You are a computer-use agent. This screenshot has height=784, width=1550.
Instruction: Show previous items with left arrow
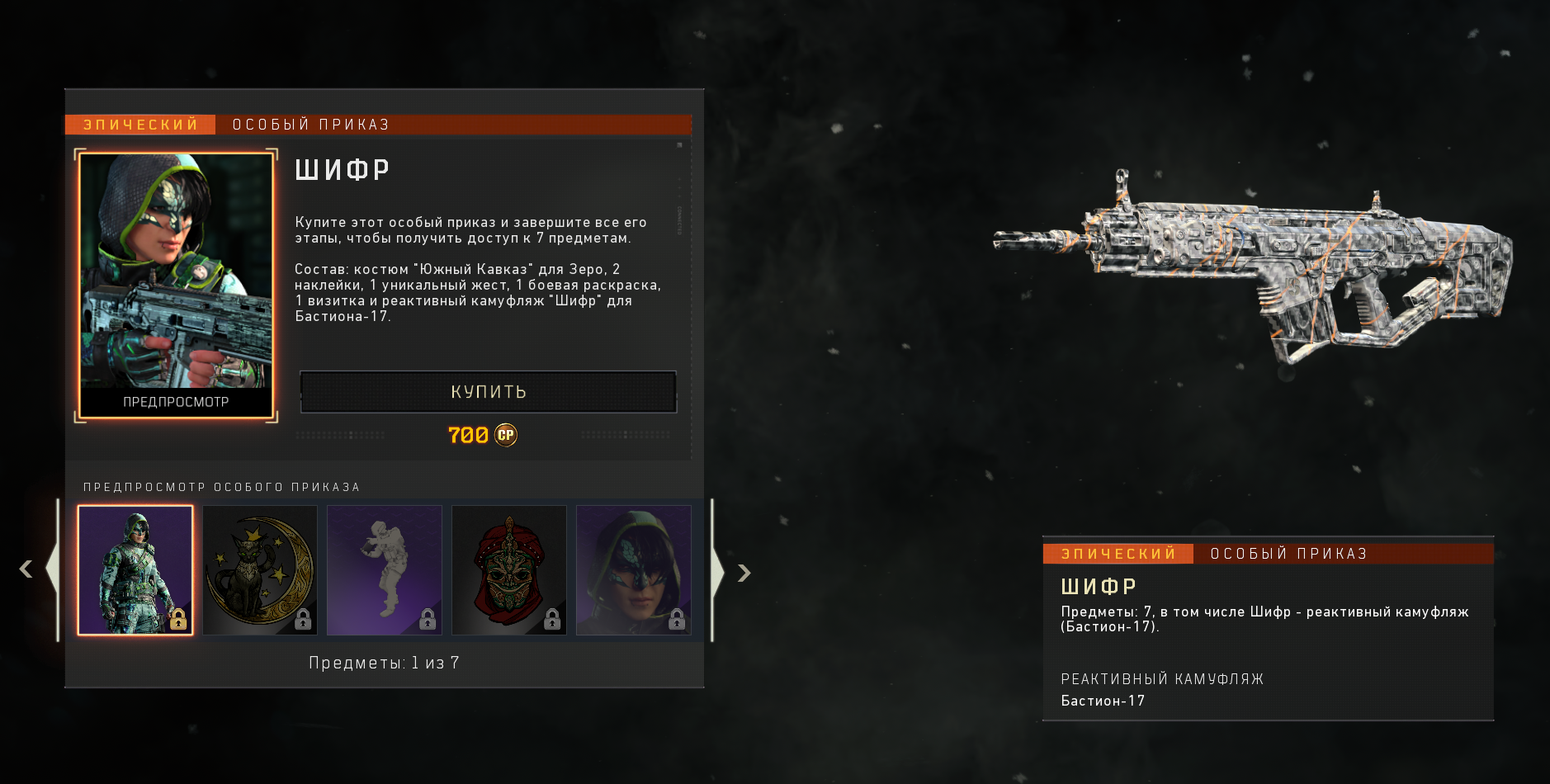[x=26, y=570]
